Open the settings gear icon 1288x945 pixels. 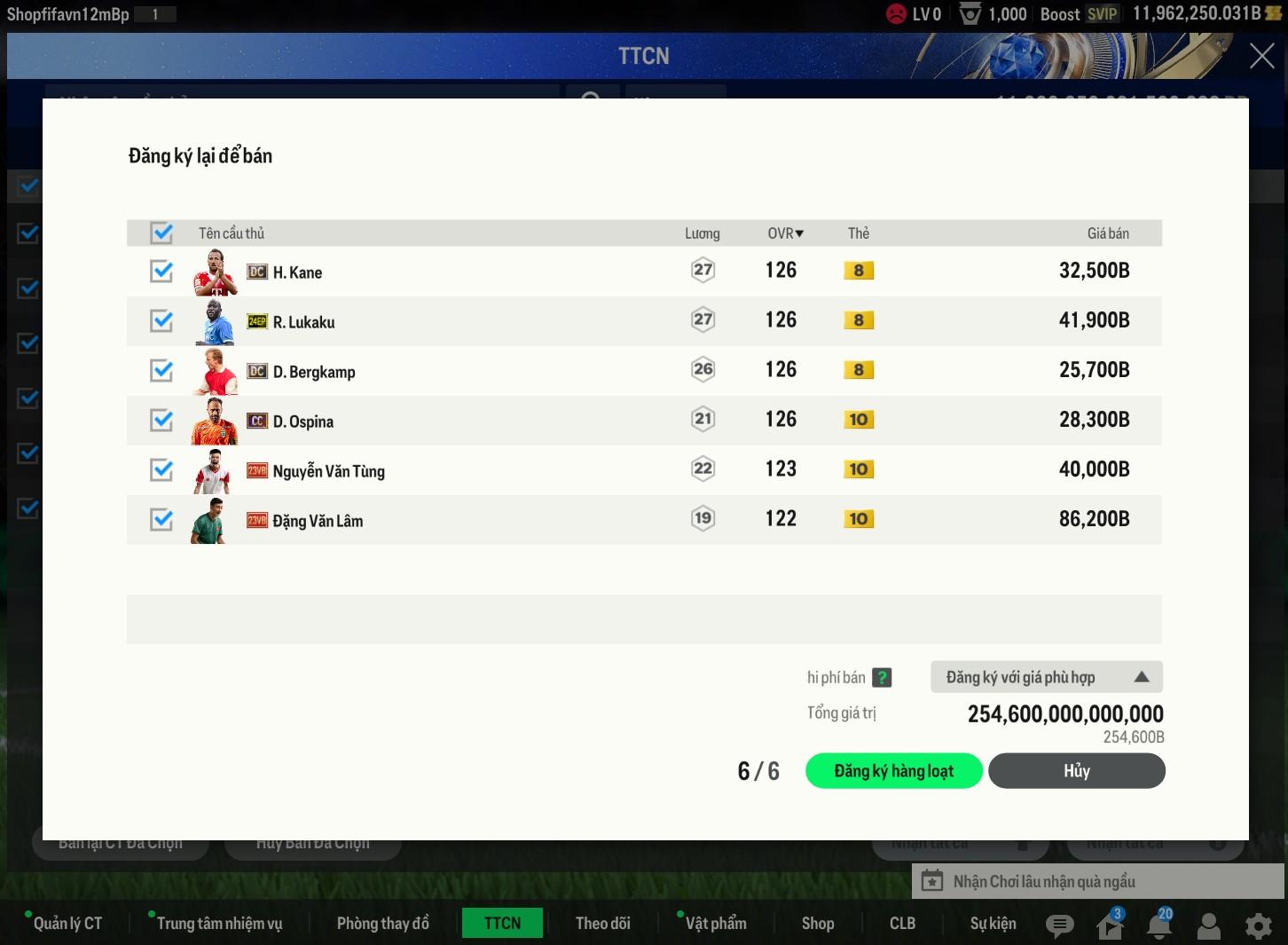coord(1258,925)
